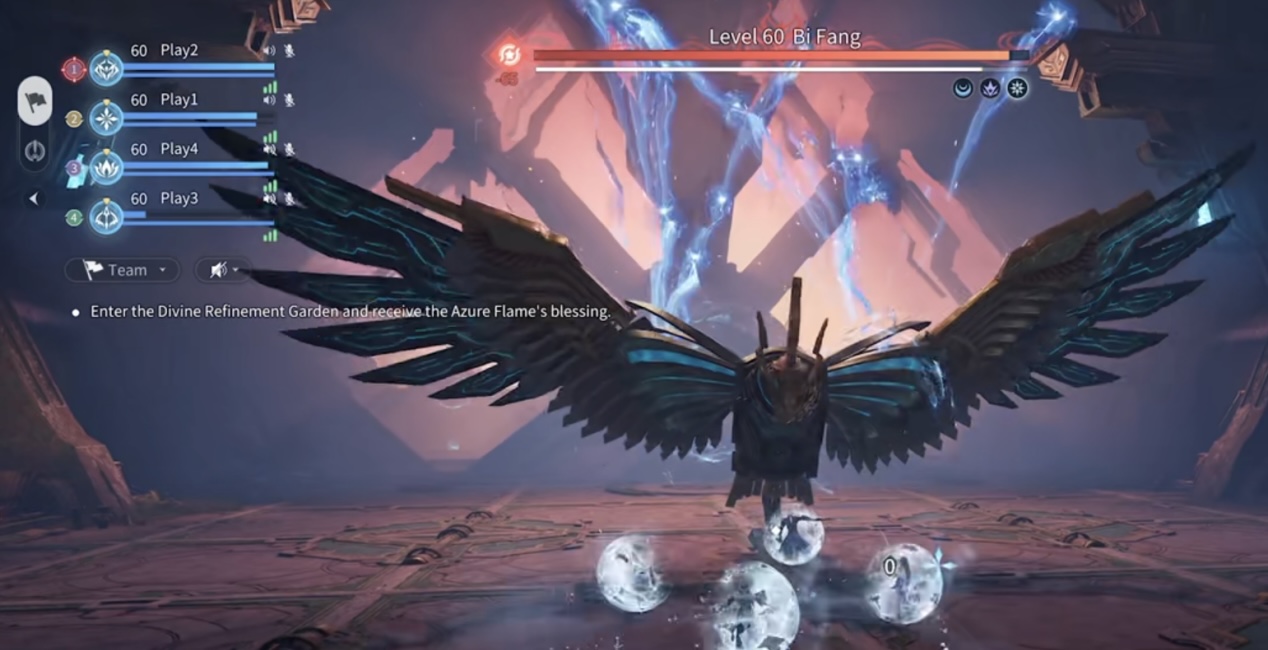Click the Divine Refinement Garden objective text

click(350, 311)
